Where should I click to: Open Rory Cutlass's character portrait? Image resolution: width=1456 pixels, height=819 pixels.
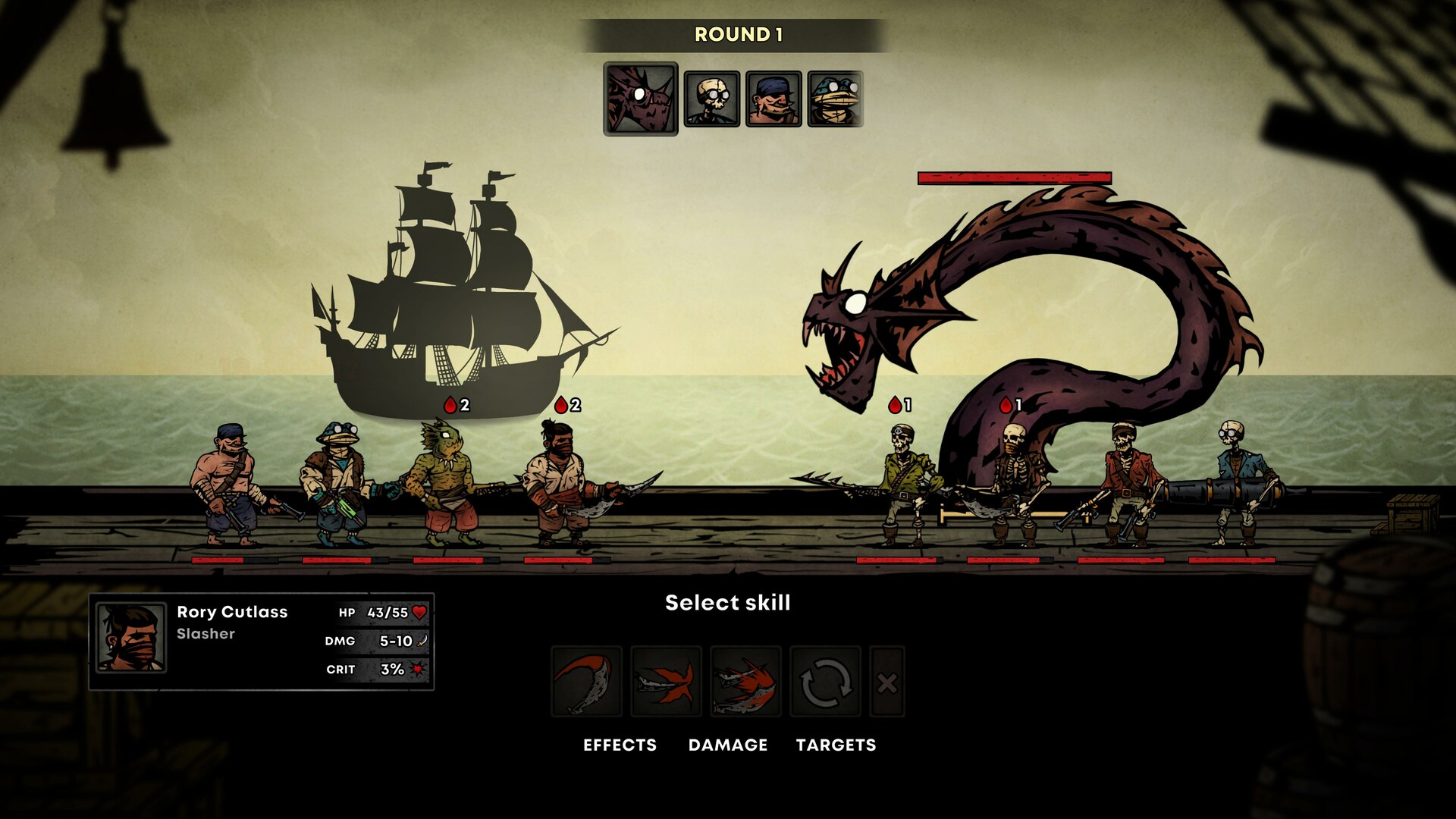pyautogui.click(x=131, y=638)
